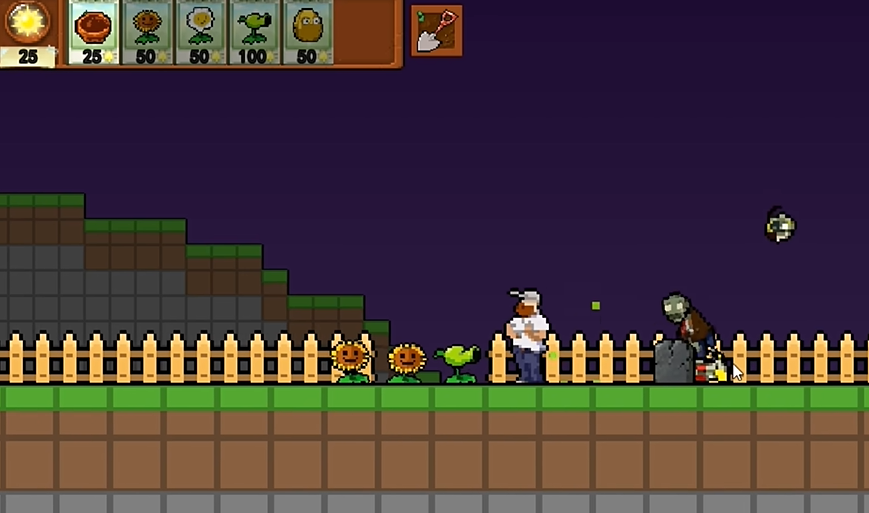Choose the sunflower seed packet
The width and height of the screenshot is (869, 513).
click(147, 32)
